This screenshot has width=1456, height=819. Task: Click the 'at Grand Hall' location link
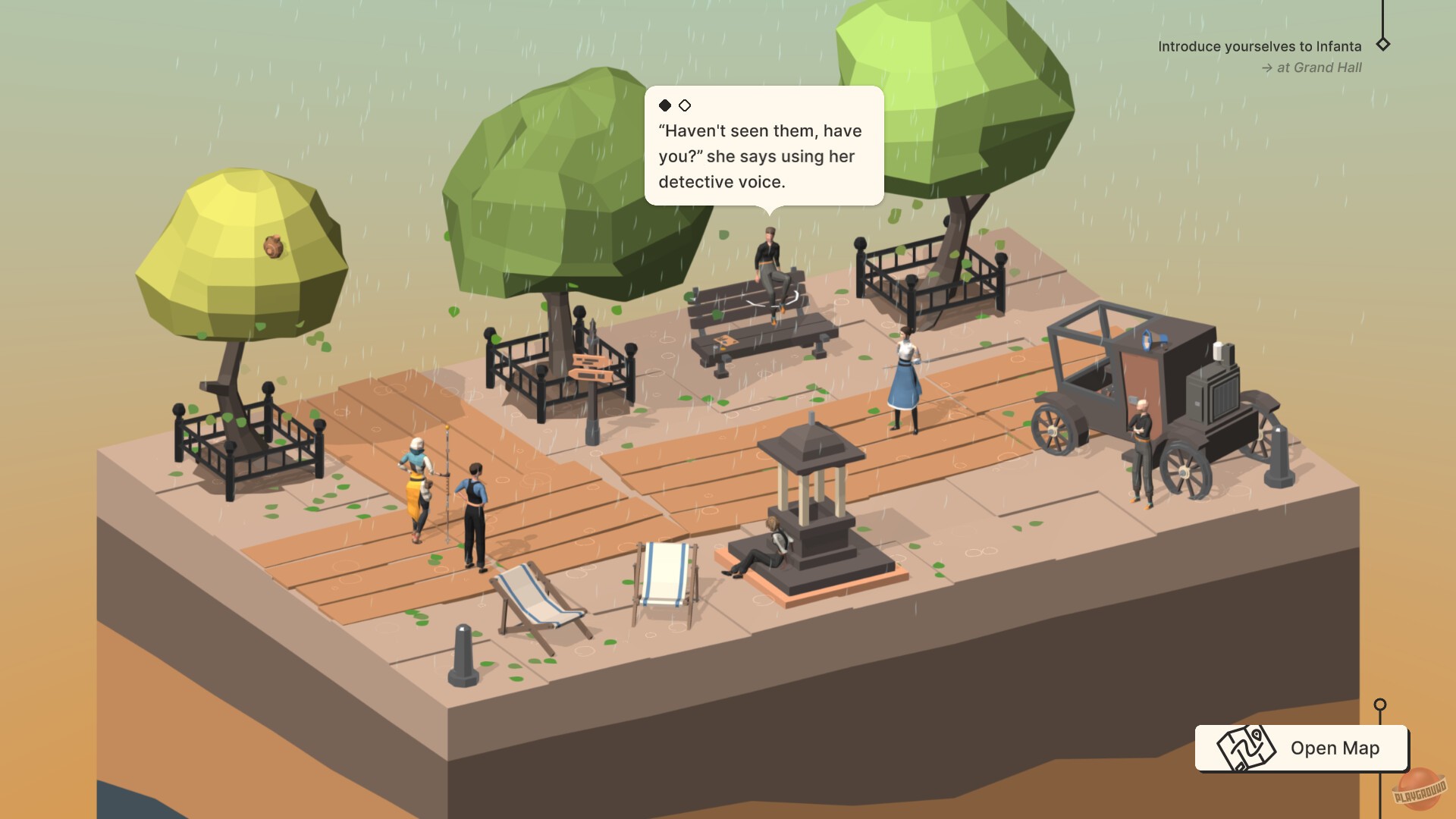1319,67
